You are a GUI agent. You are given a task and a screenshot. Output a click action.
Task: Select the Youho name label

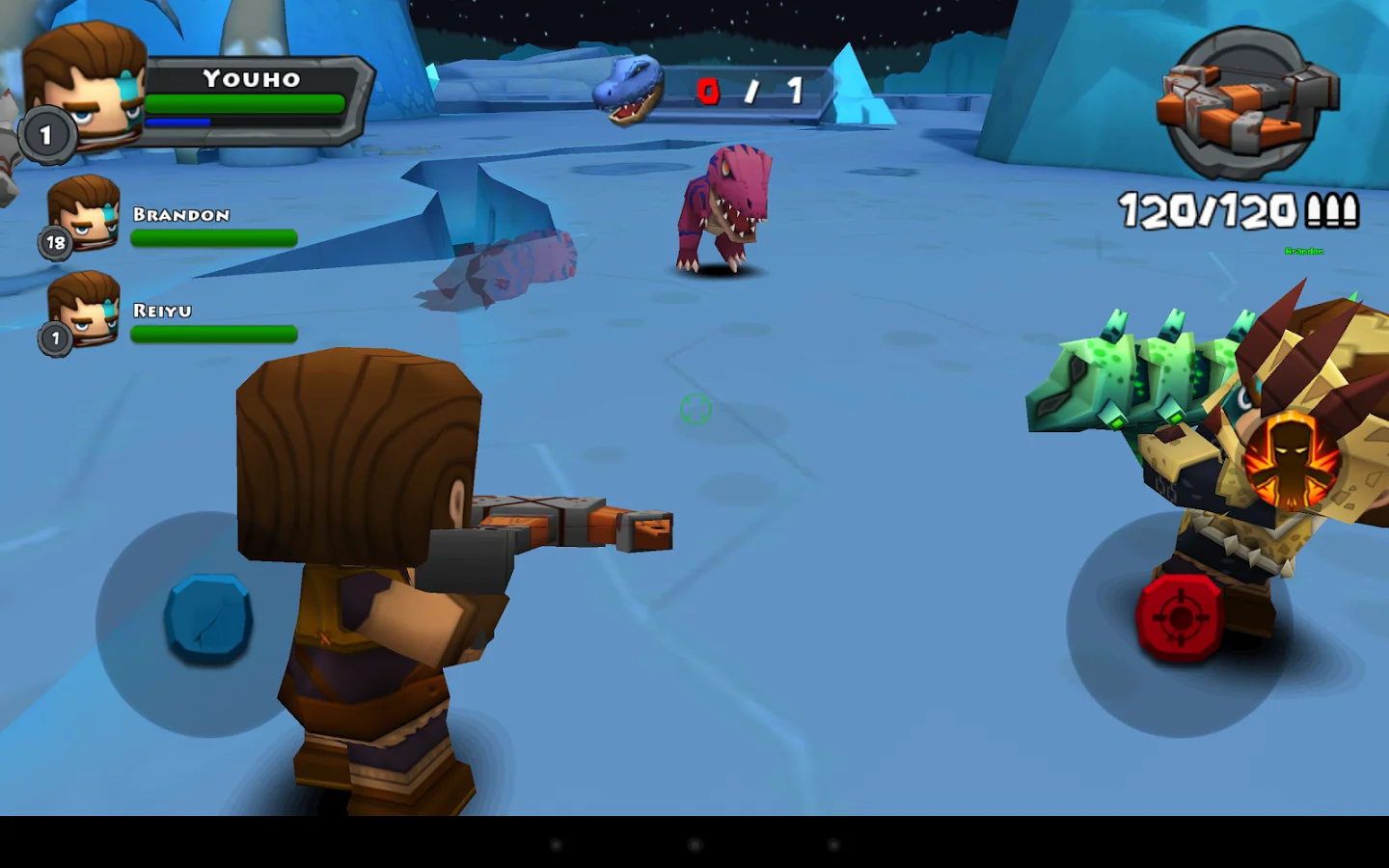click(253, 80)
